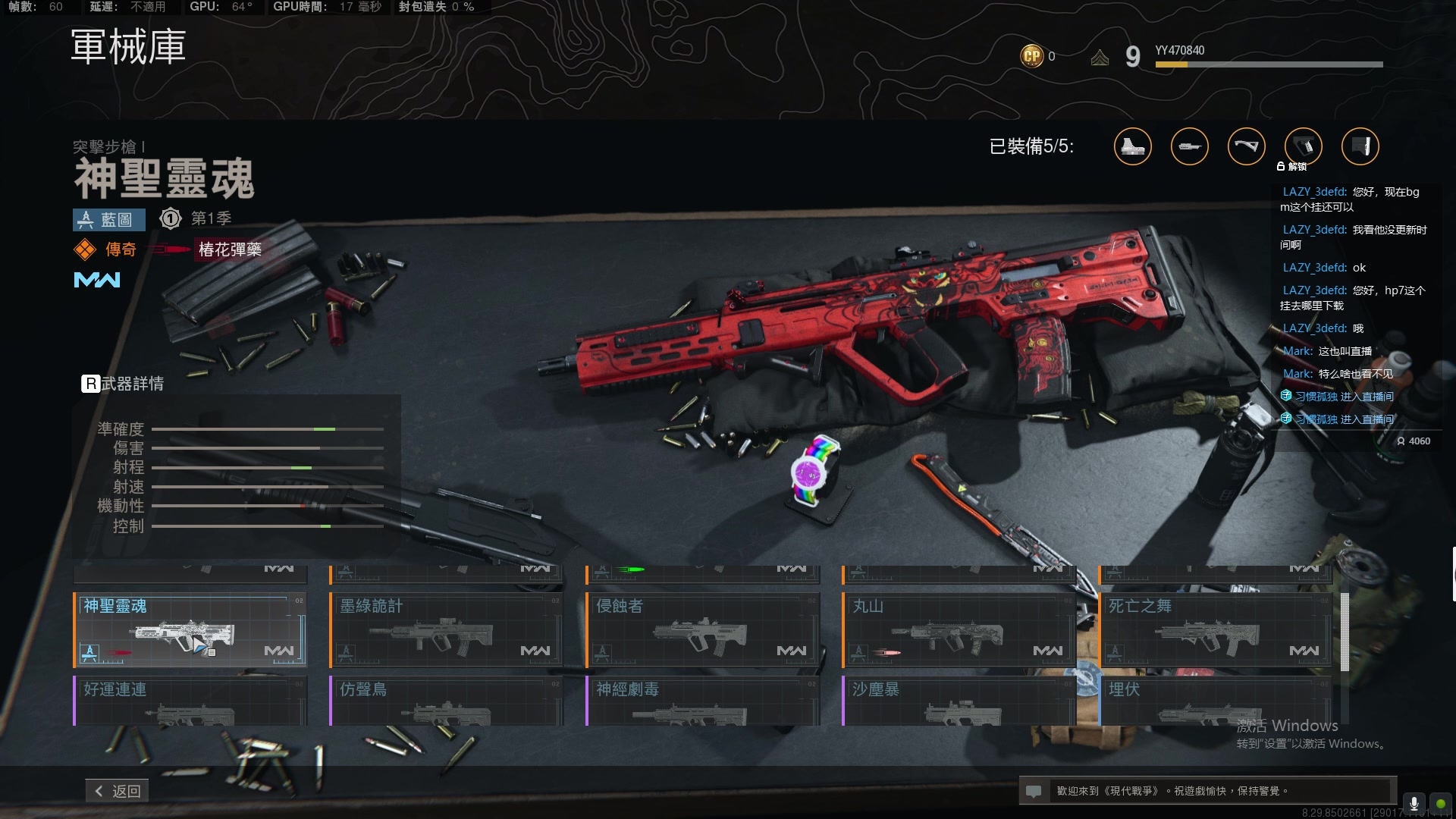The height and width of the screenshot is (819, 1456).
Task: Open the chat message box
Action: click(1207, 791)
